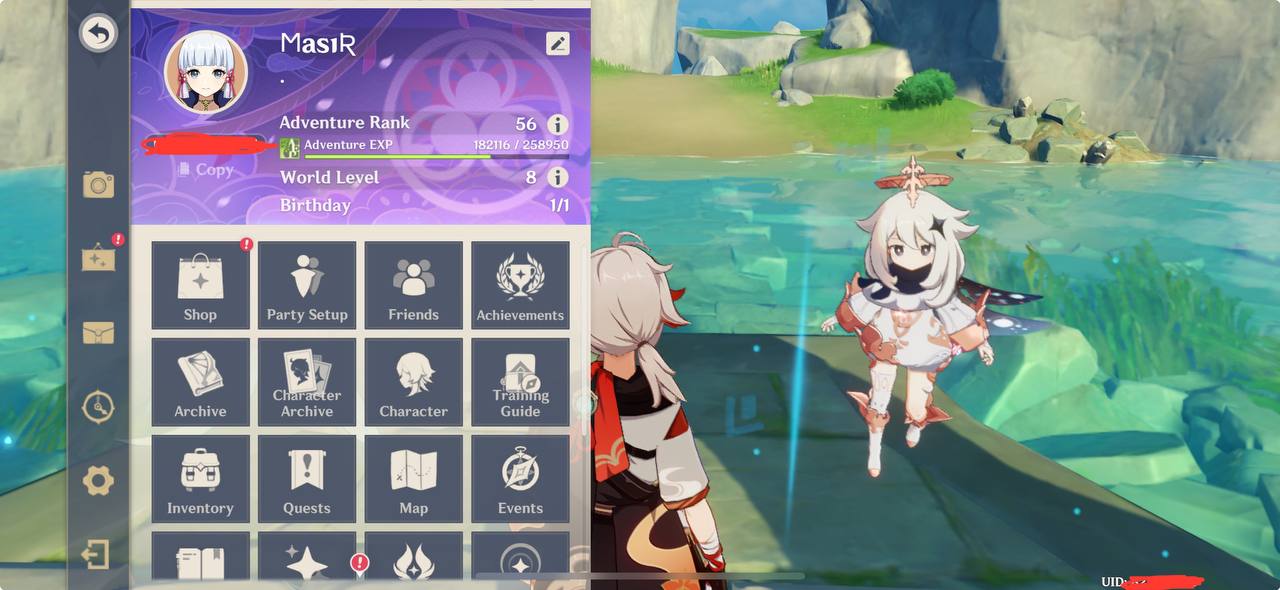Open Party Setup
This screenshot has height=590, width=1280.
click(x=307, y=285)
